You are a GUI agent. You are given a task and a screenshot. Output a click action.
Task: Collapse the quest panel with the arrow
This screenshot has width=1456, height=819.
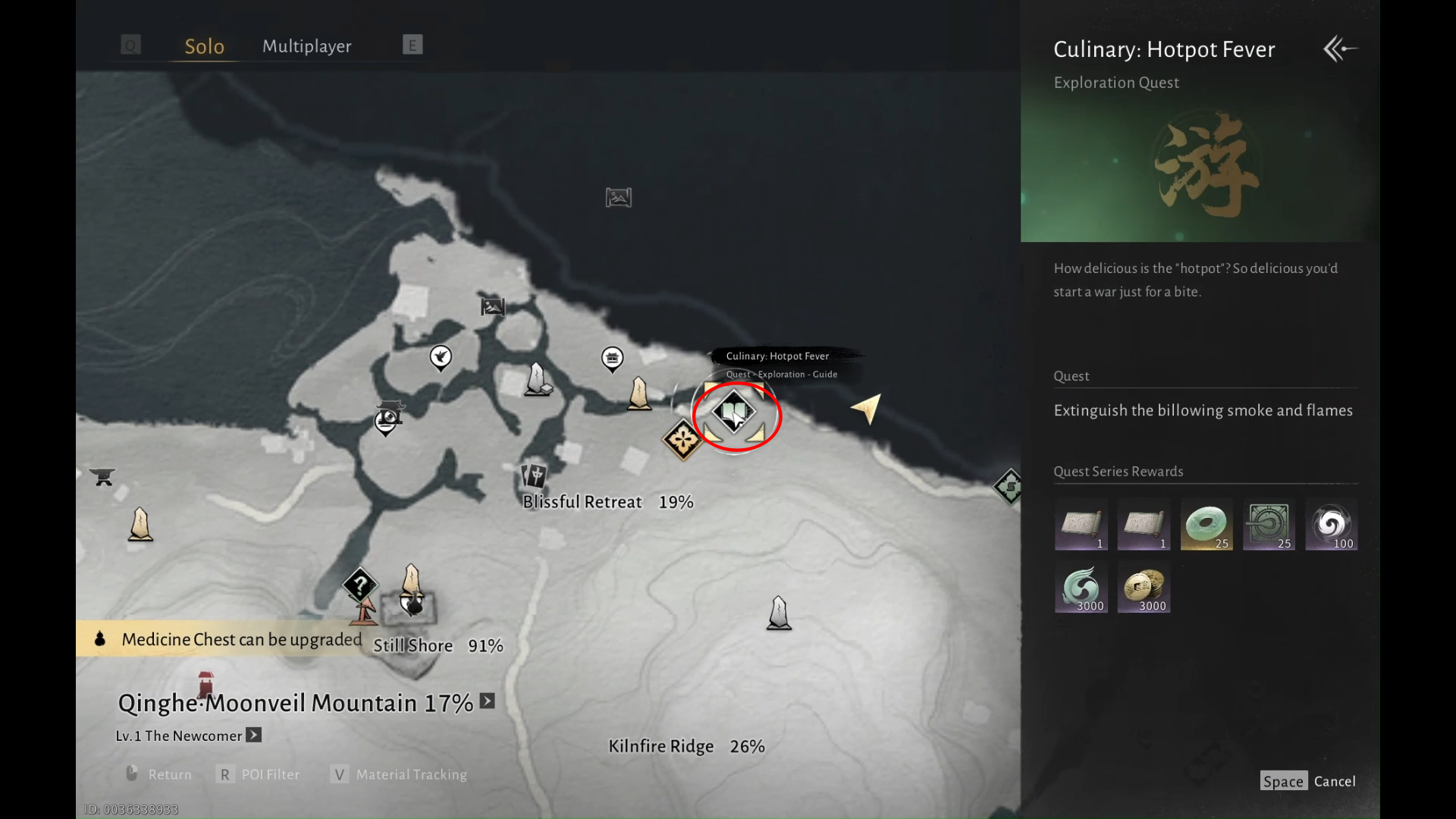click(x=1340, y=49)
